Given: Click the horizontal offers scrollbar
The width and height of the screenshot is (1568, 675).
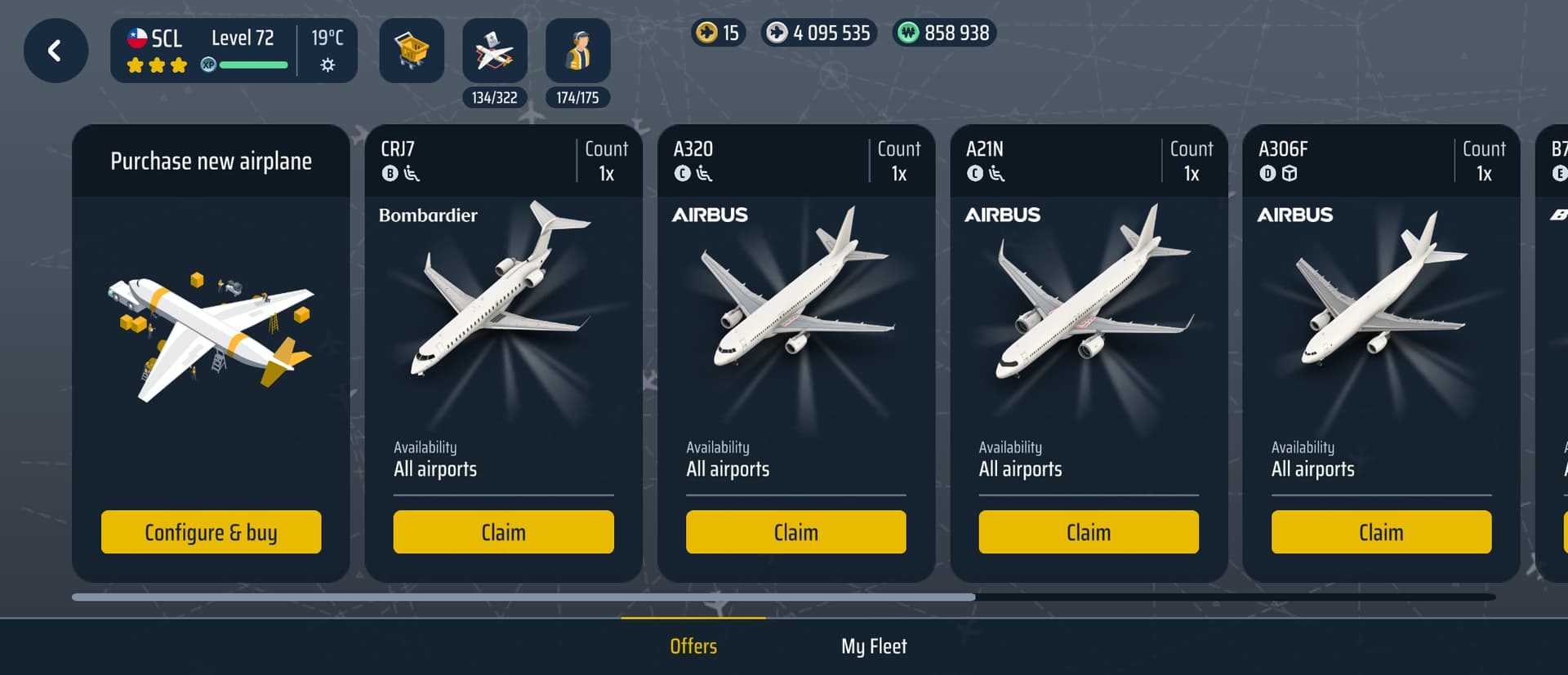Looking at the screenshot, I should pyautogui.click(x=523, y=597).
